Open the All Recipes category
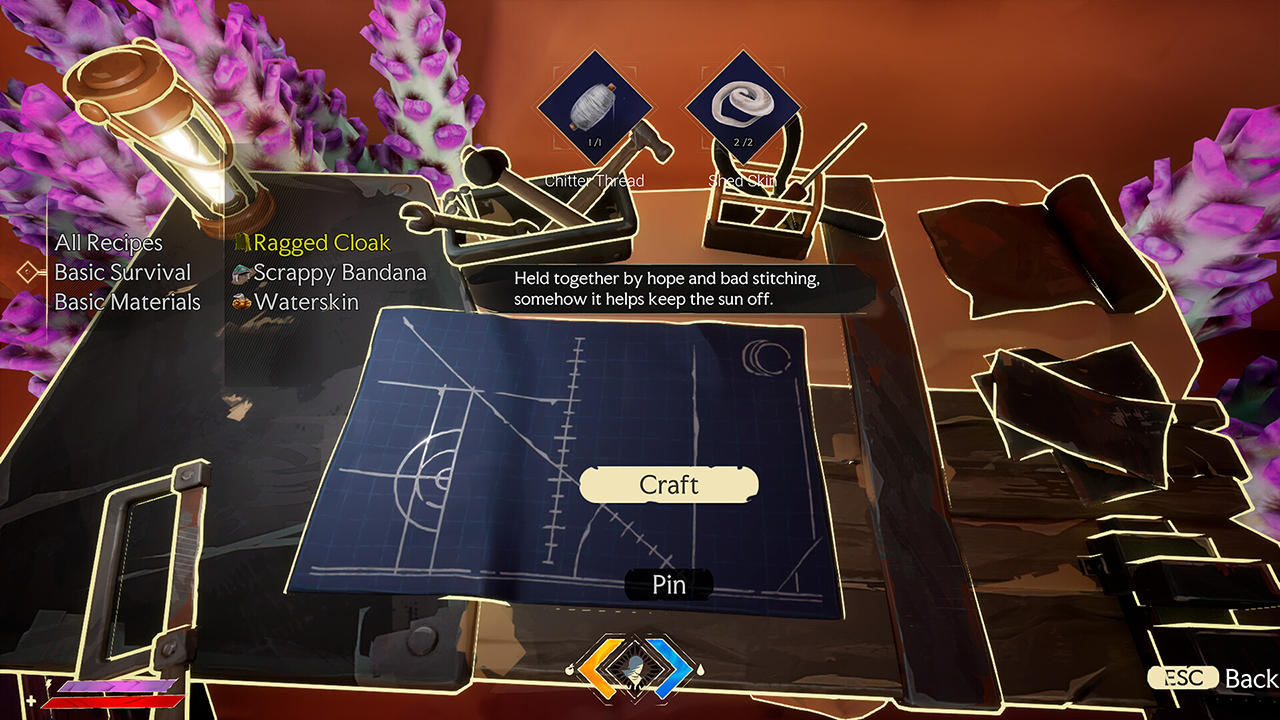Viewport: 1280px width, 720px height. tap(110, 243)
